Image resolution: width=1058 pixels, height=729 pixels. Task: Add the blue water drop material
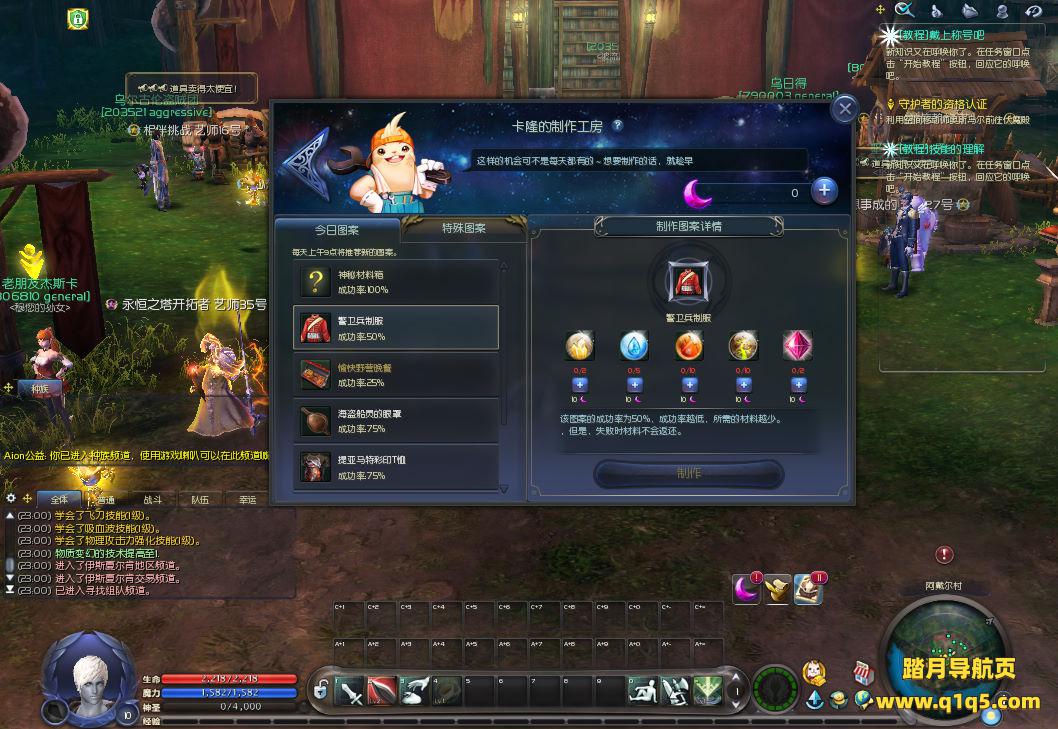634,385
